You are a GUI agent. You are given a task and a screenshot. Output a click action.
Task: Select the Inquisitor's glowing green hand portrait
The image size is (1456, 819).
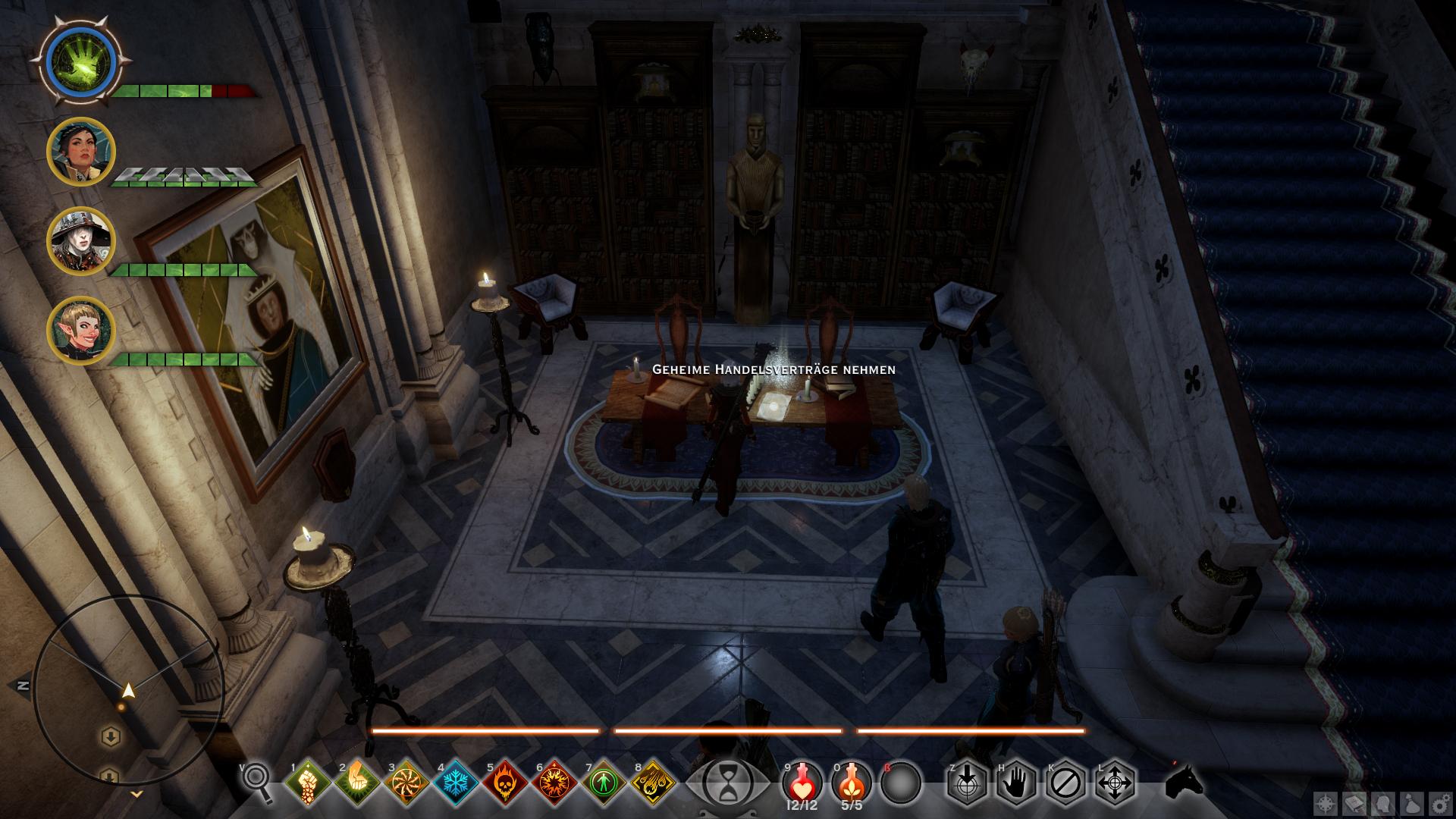80,59
